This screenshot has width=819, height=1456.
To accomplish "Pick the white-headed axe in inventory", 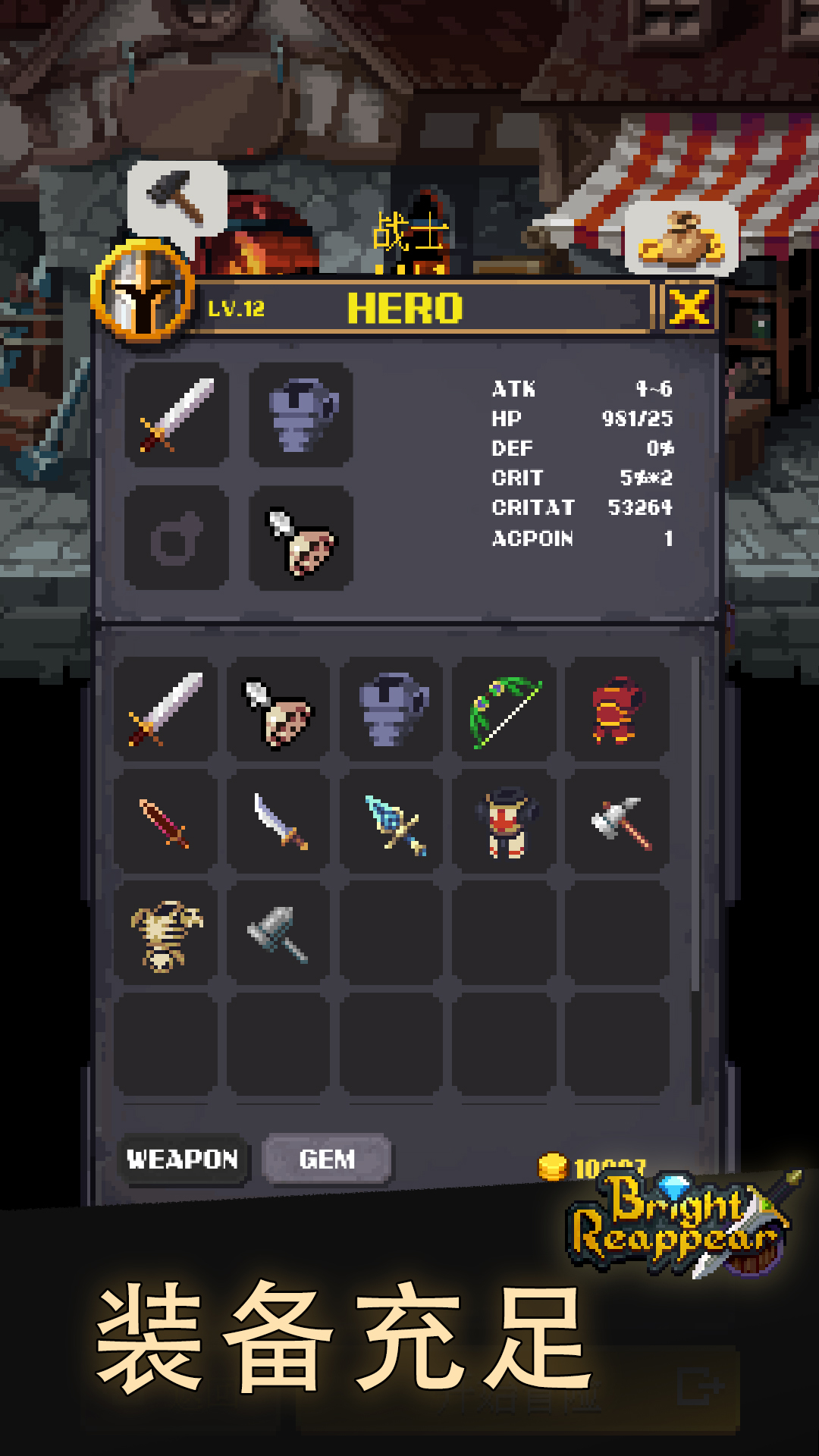I will 617,822.
